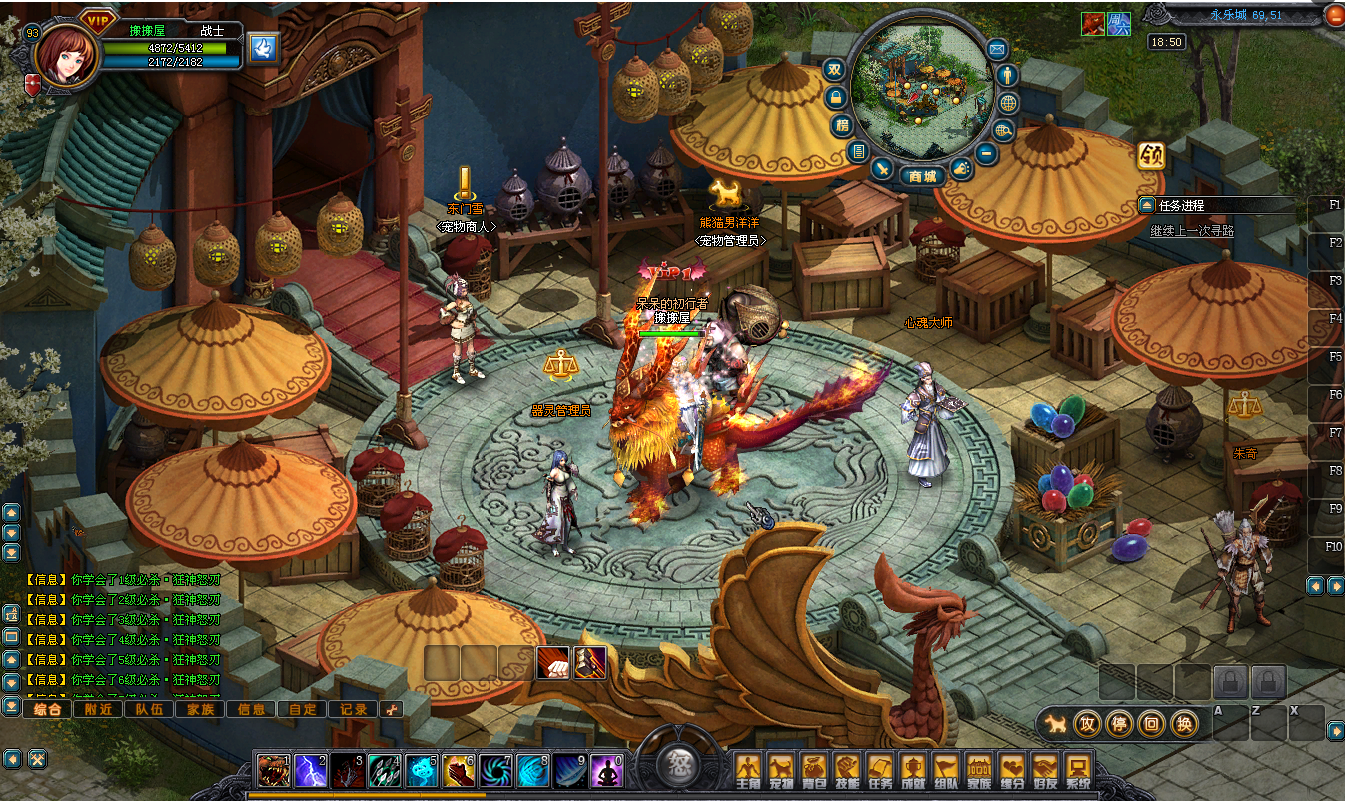Open the mail envelope icon by minimap

click(997, 48)
